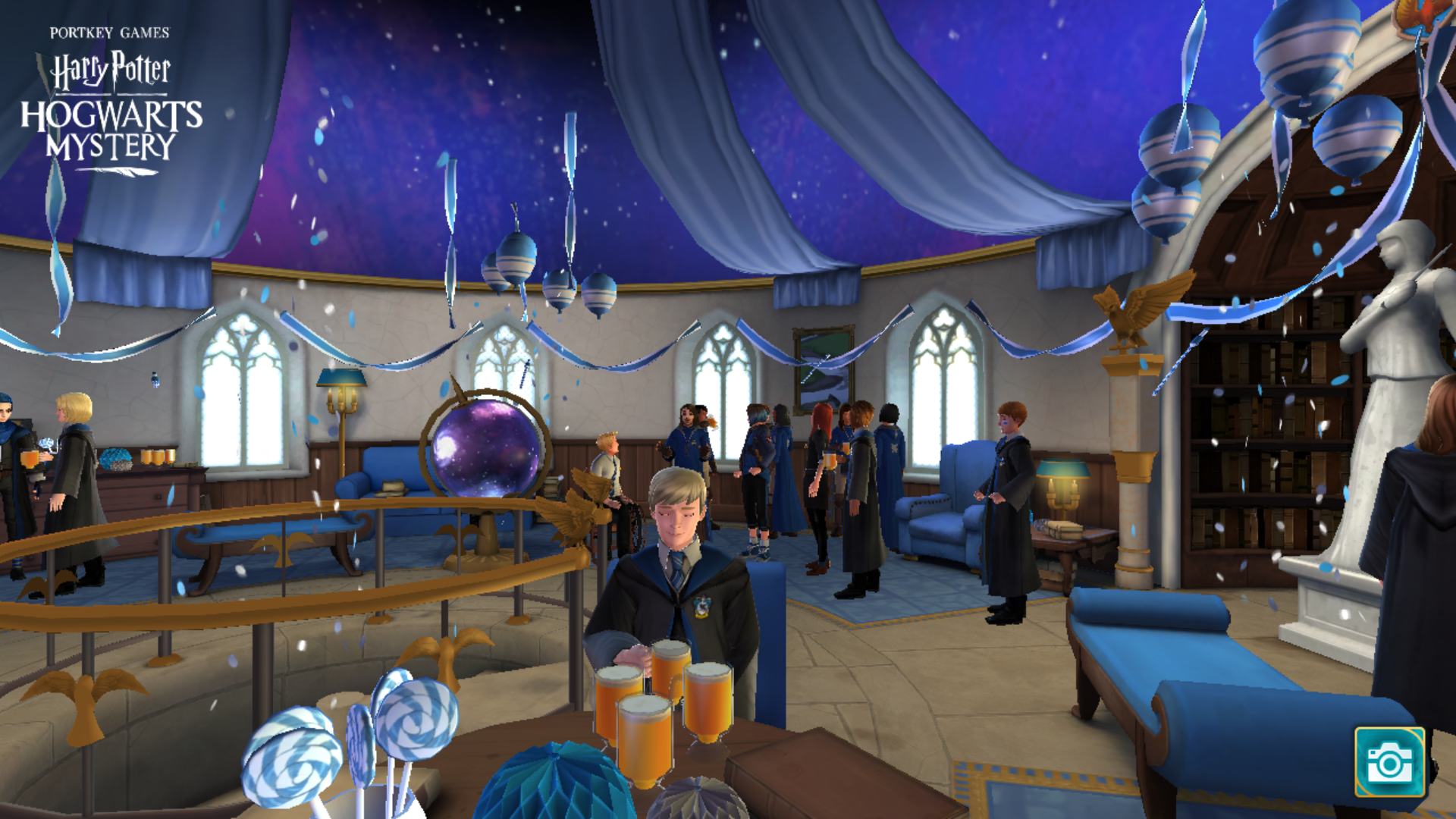Screen dimensions: 1456x819
Task: Select the blond student holding butterbeer mugs
Action: click(x=675, y=531)
